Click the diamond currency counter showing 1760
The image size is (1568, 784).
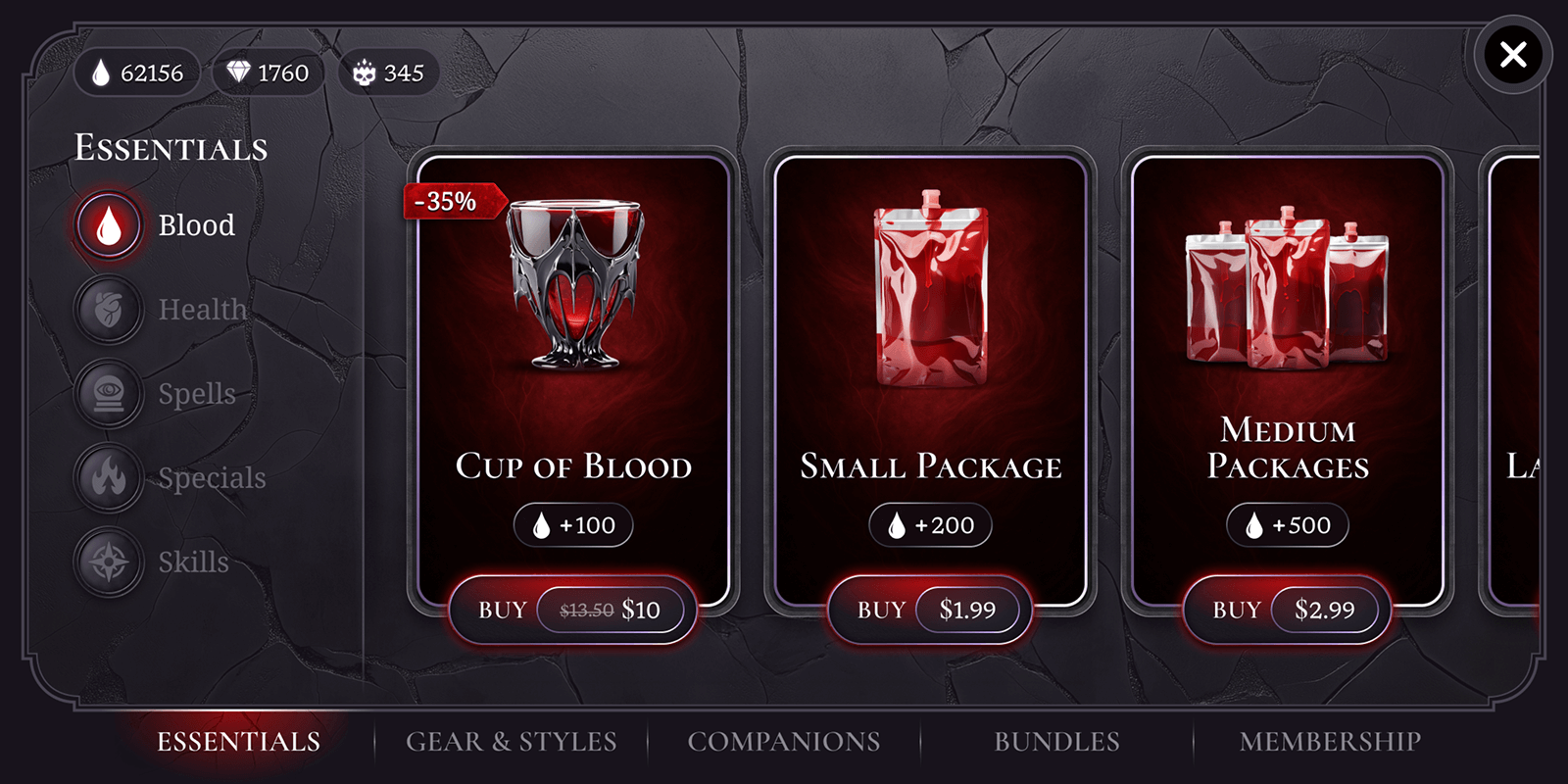coord(269,72)
